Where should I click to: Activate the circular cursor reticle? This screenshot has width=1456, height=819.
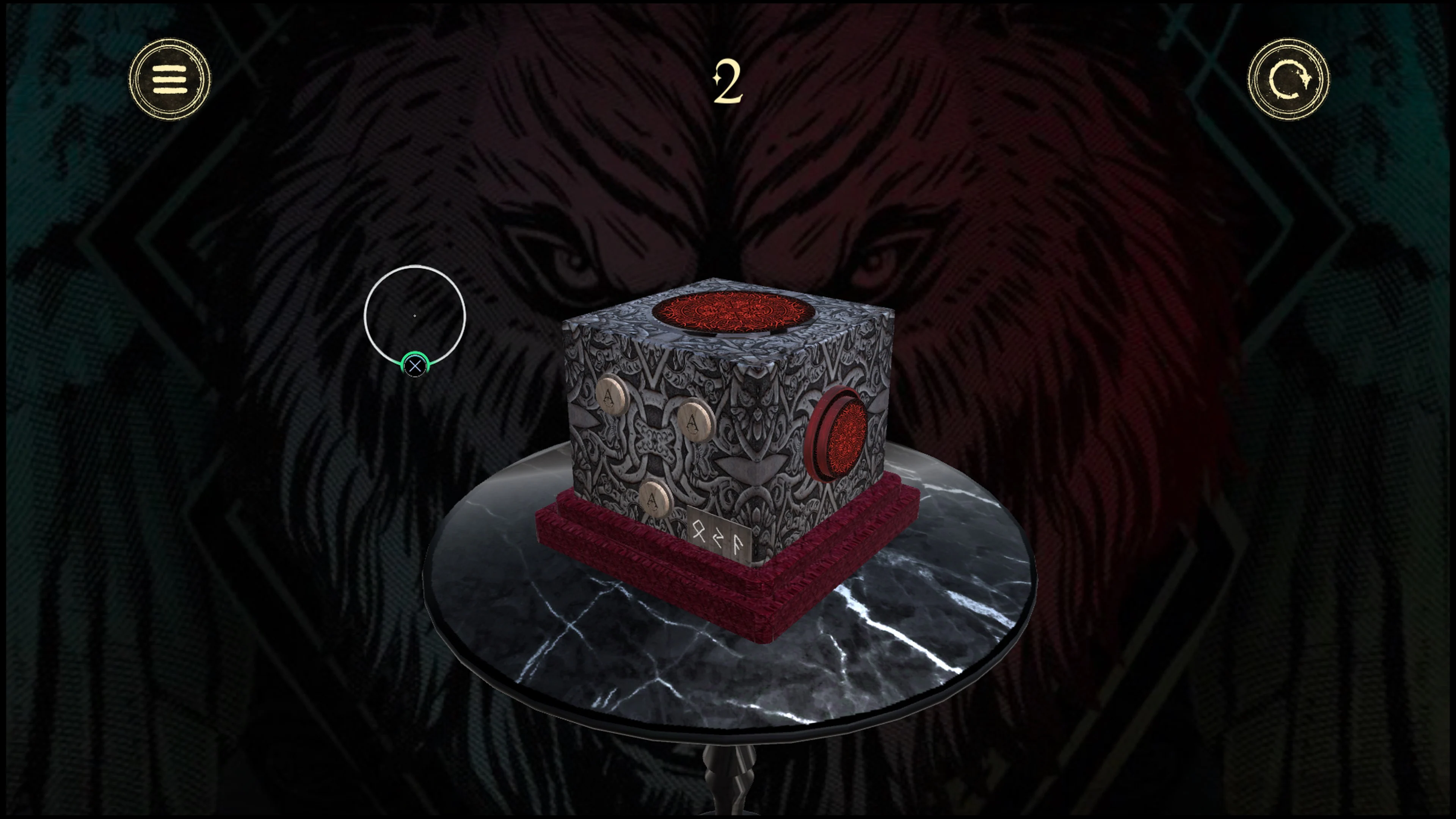click(x=416, y=315)
